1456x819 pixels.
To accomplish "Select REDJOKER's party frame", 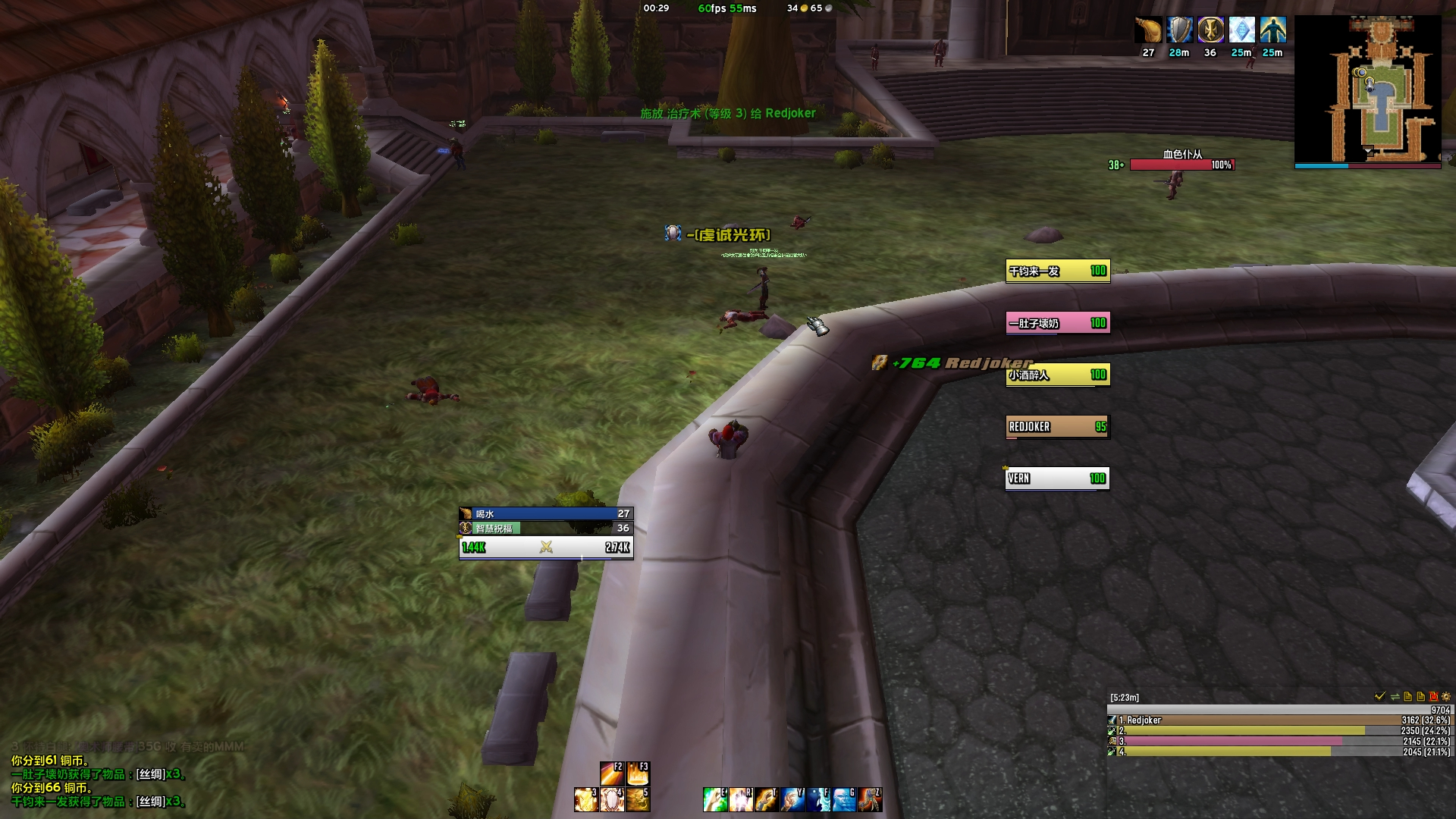I will coord(1057,427).
